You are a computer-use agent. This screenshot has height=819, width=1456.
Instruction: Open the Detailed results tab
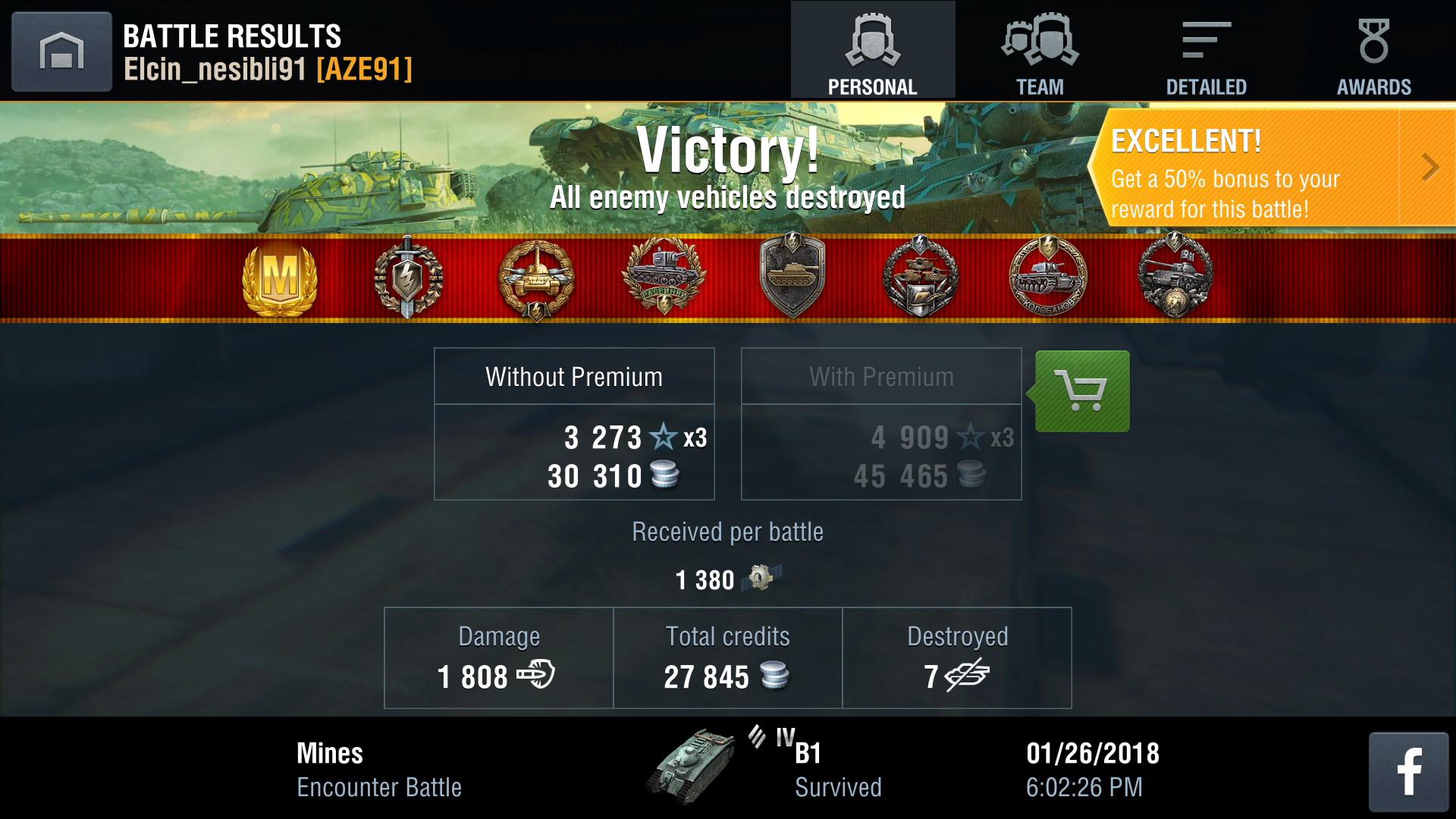pyautogui.click(x=1206, y=52)
